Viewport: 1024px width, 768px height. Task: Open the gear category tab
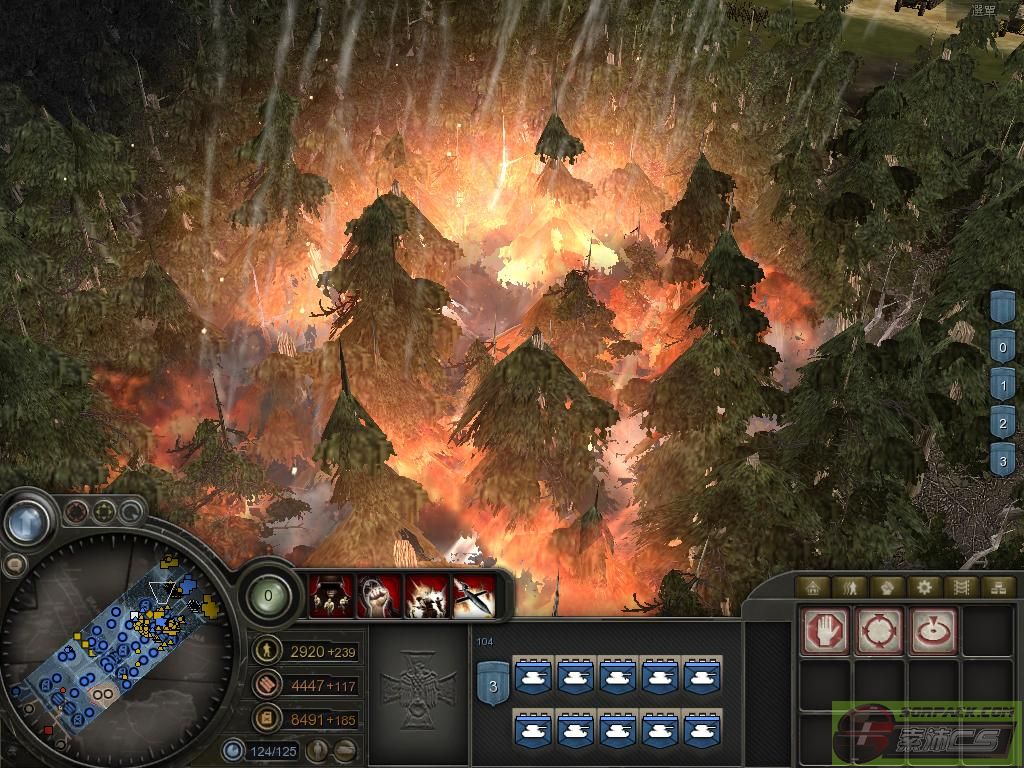pyautogui.click(x=925, y=587)
